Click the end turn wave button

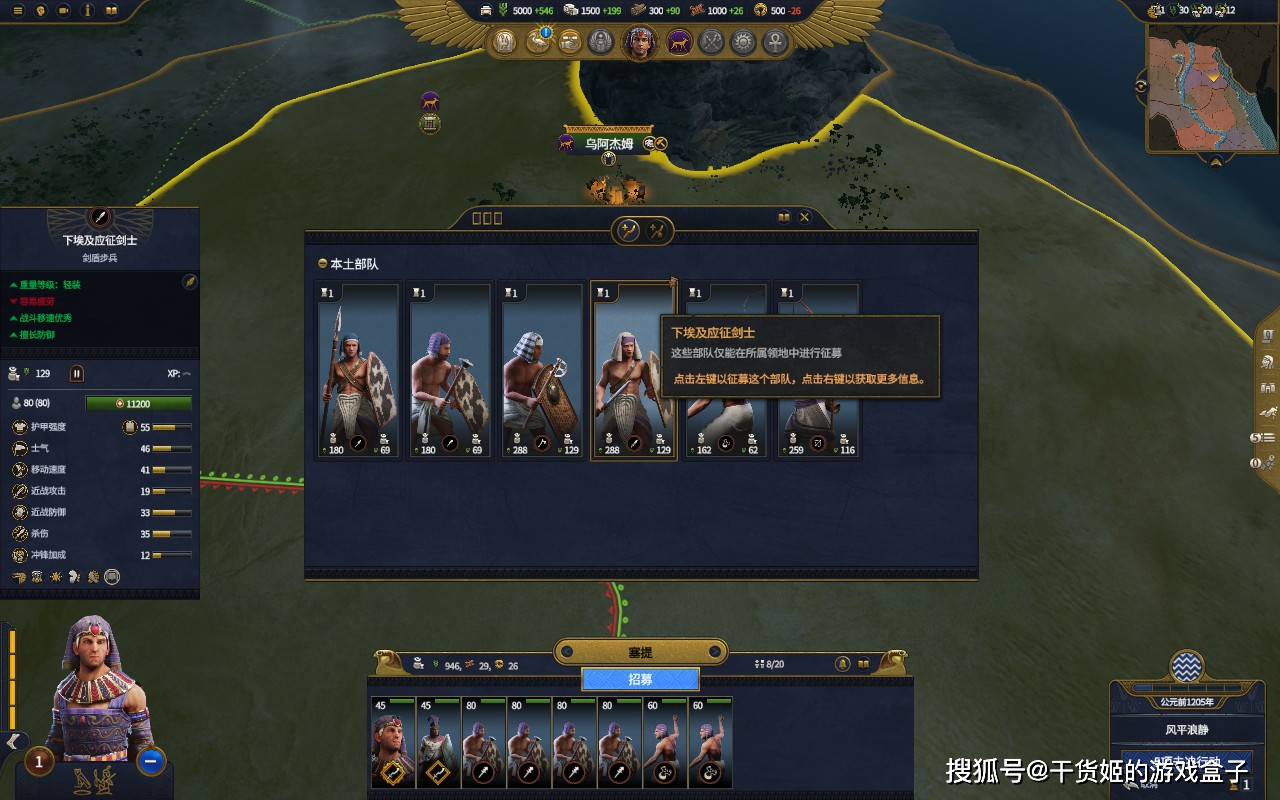(x=1187, y=667)
